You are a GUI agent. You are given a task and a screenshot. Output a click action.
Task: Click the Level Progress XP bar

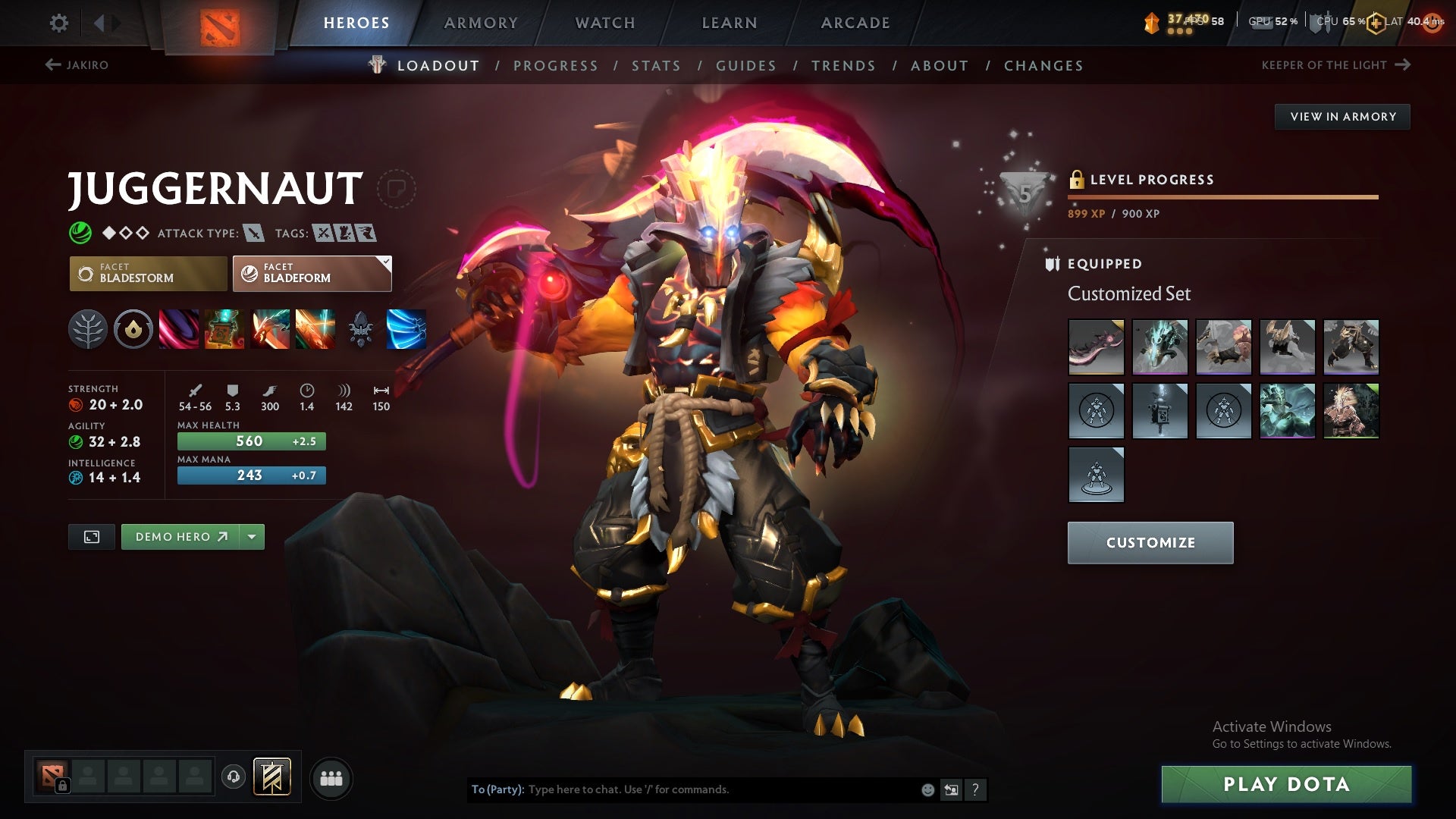(1221, 196)
